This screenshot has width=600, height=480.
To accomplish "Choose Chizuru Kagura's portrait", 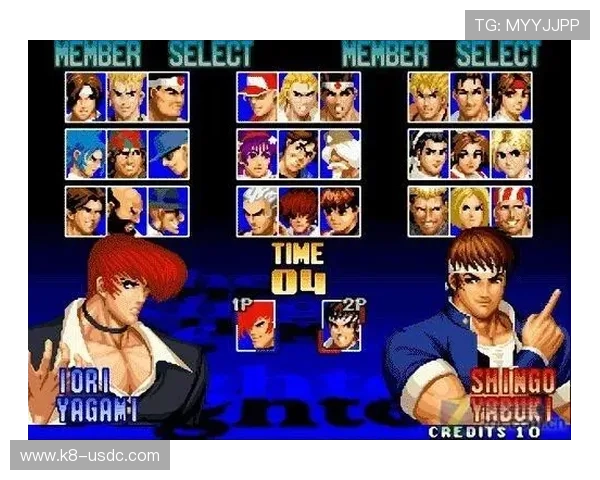I will (x=428, y=154).
